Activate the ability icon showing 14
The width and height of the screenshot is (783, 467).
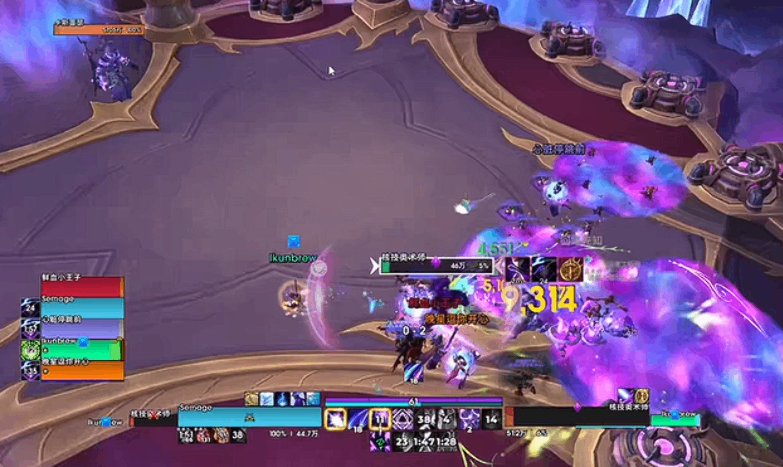click(x=490, y=420)
